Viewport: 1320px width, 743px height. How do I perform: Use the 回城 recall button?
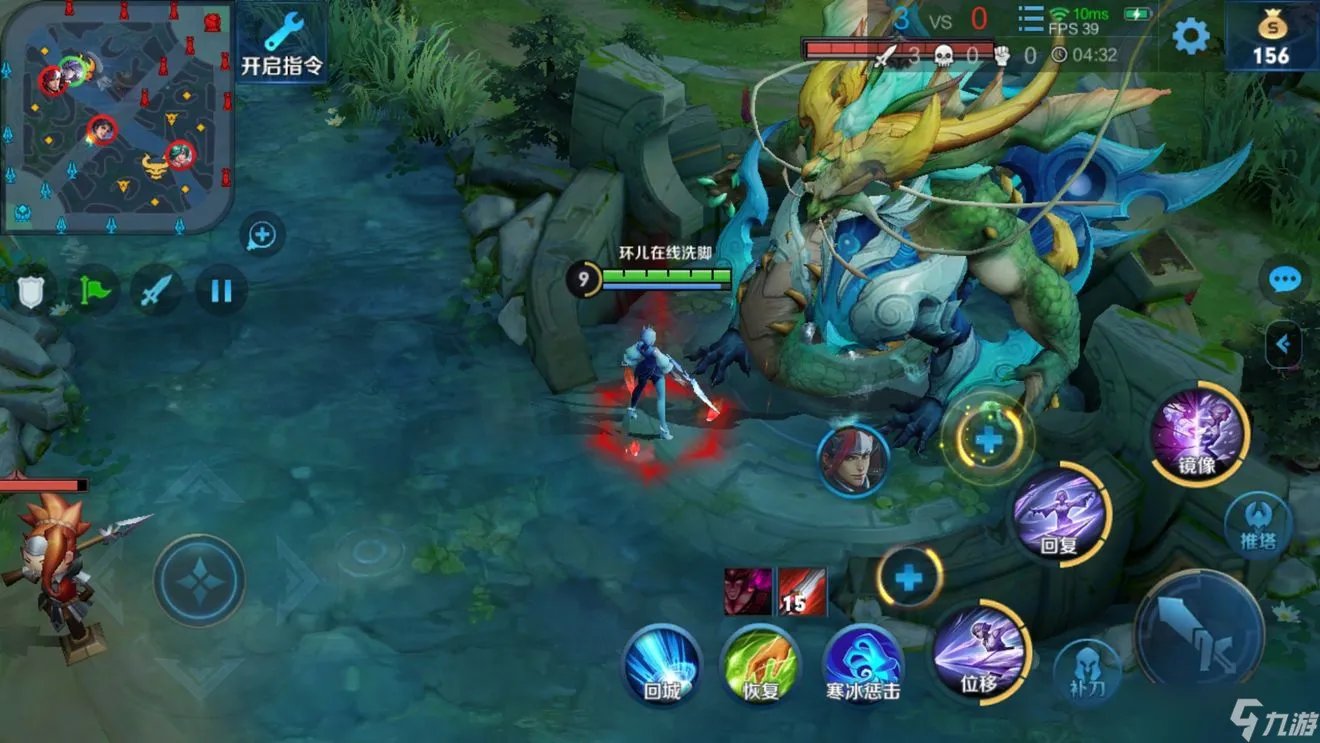[662, 663]
